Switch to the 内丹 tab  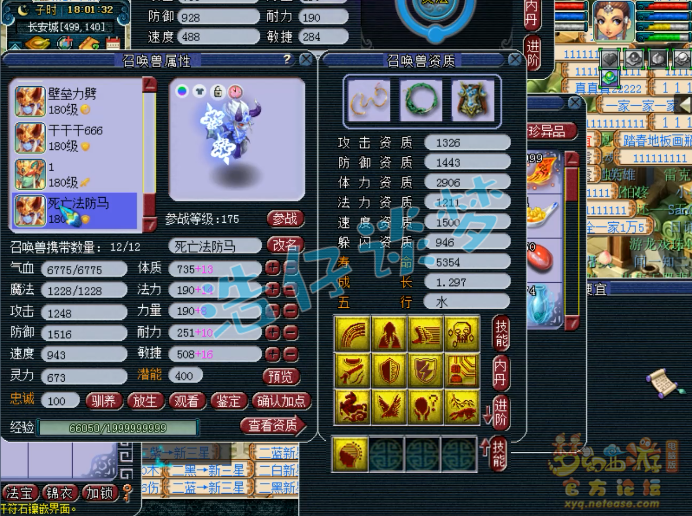pyautogui.click(x=501, y=370)
